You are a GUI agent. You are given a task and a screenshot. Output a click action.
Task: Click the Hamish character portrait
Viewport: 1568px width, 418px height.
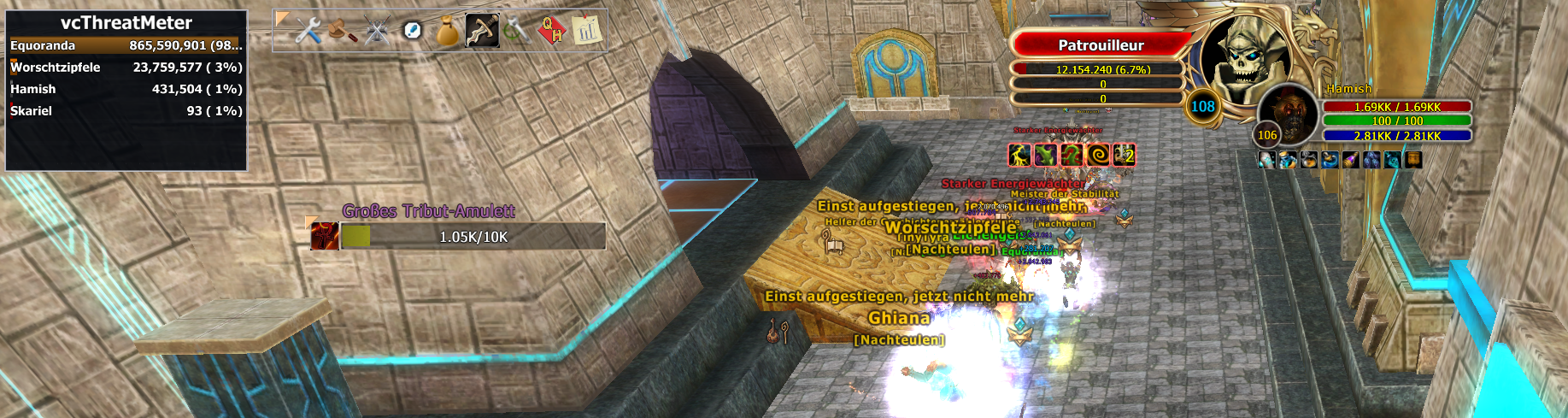tap(1288, 115)
